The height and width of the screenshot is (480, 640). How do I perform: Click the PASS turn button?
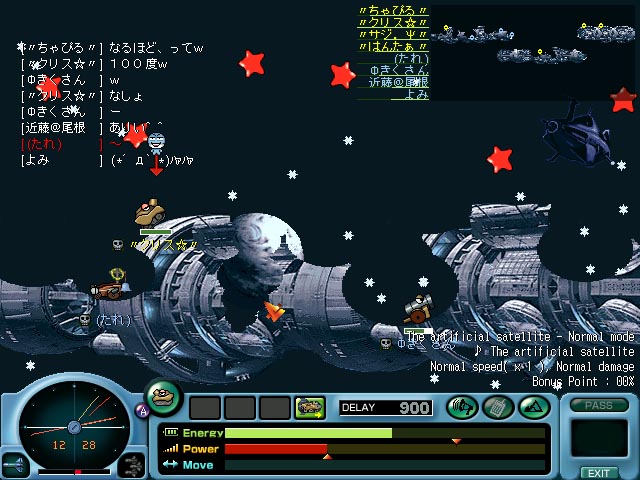[x=598, y=406]
